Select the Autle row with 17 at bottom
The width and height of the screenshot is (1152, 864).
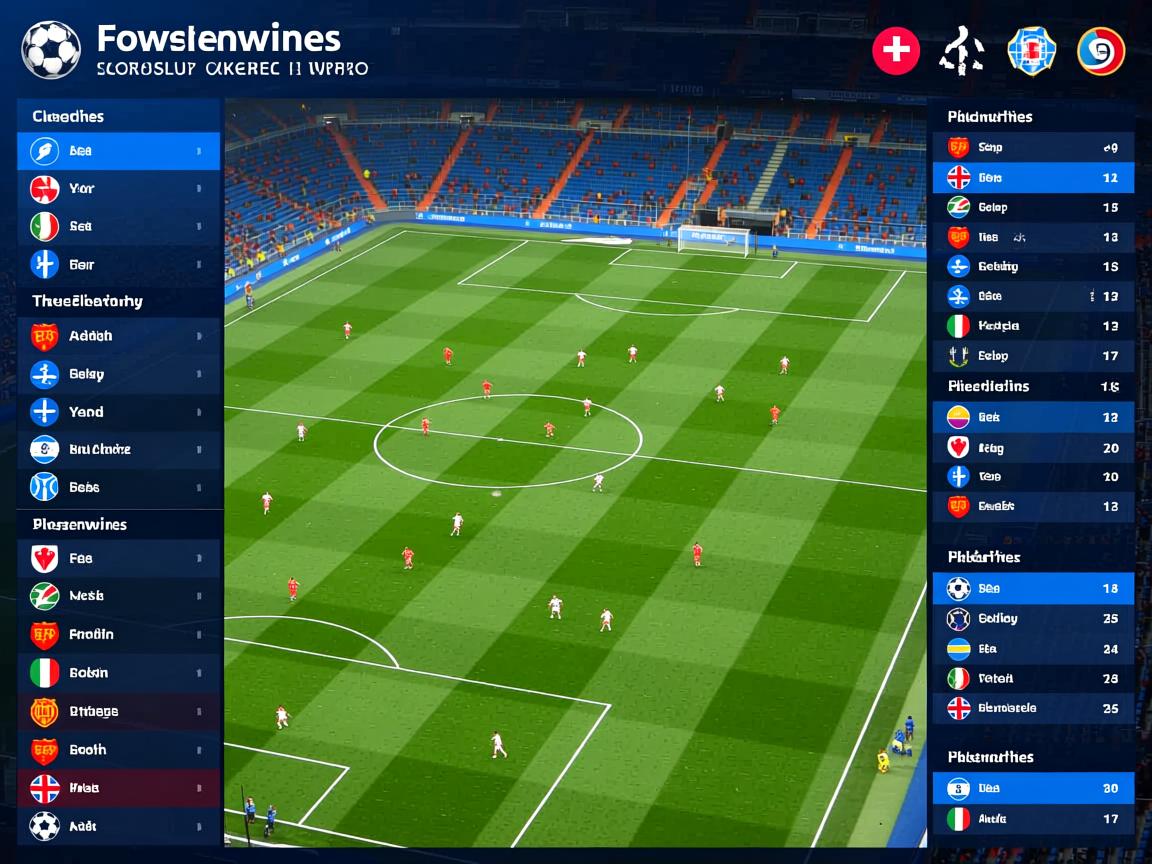1033,819
